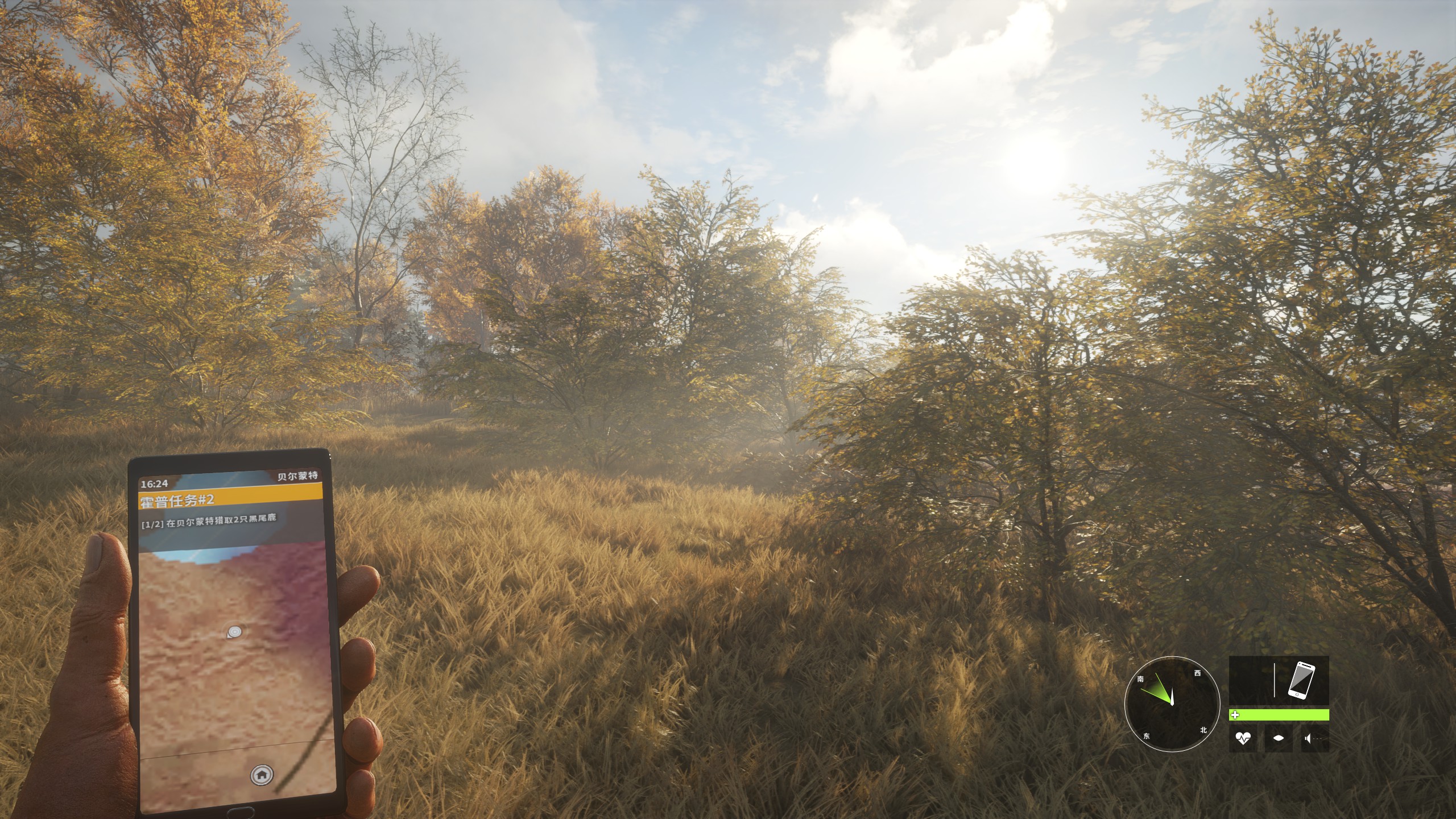The width and height of the screenshot is (1456, 819).
Task: Click the heart rate indicator icon
Action: pyautogui.click(x=1243, y=739)
